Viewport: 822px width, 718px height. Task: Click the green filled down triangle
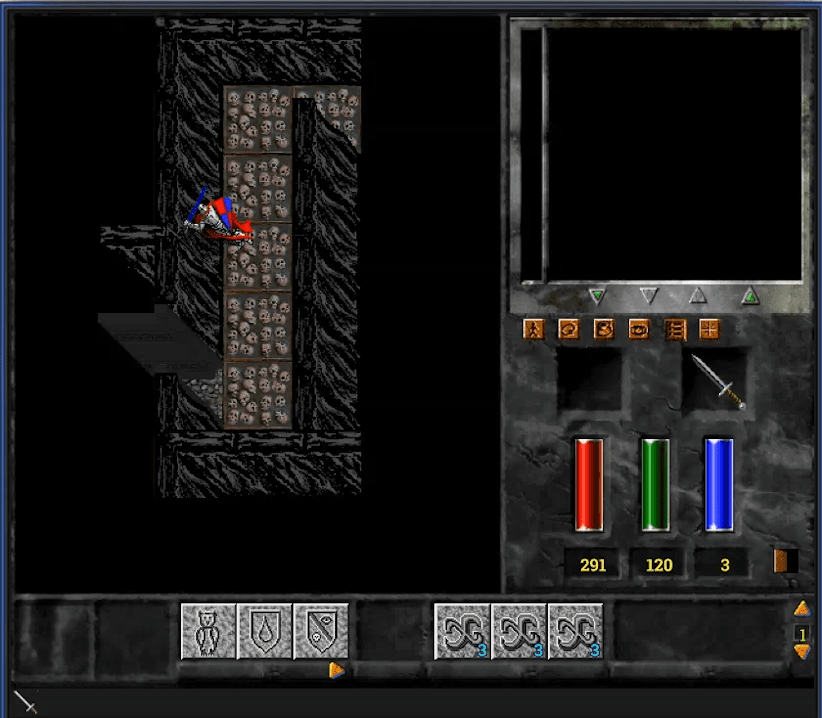[598, 296]
